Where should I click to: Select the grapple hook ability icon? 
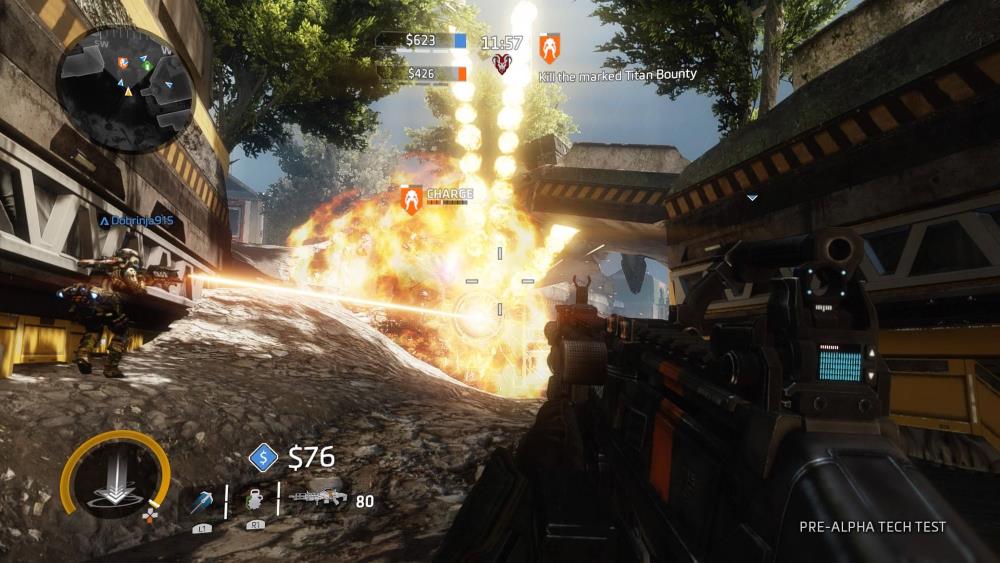coord(201,500)
